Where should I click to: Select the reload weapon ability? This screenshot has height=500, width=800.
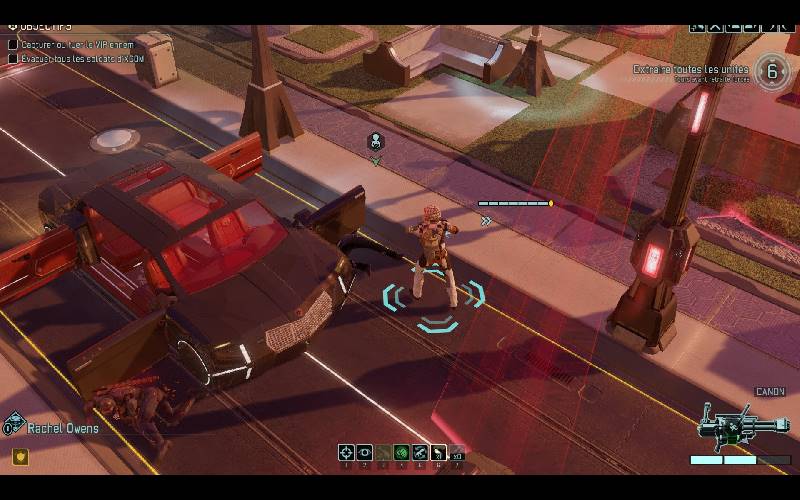[x=420, y=453]
